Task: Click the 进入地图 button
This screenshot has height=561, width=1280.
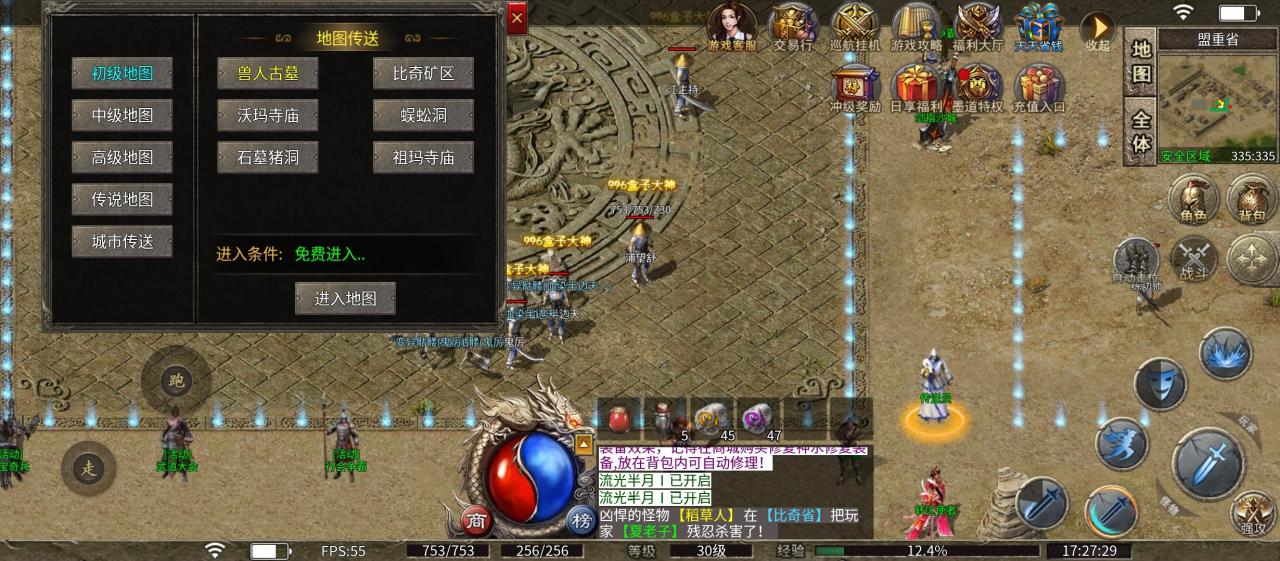Action: point(345,298)
